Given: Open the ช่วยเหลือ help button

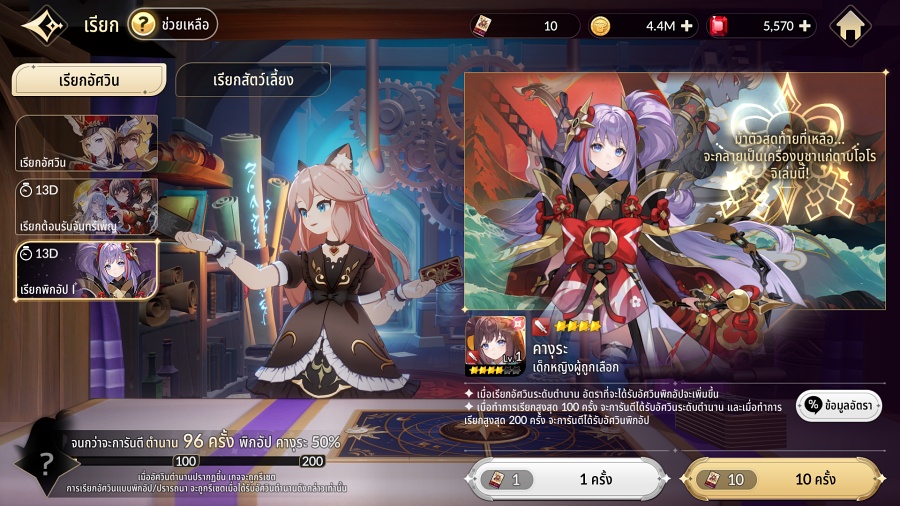Looking at the screenshot, I should click(173, 24).
